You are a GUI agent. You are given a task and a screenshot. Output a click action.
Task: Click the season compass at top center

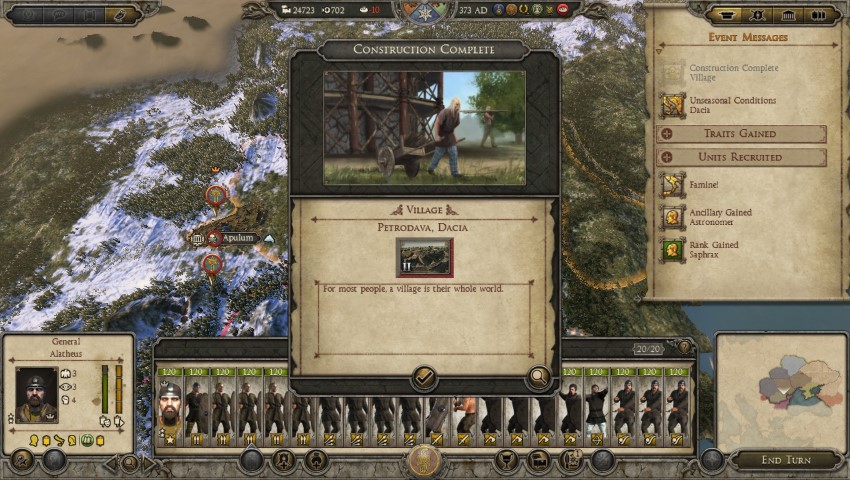(x=424, y=12)
